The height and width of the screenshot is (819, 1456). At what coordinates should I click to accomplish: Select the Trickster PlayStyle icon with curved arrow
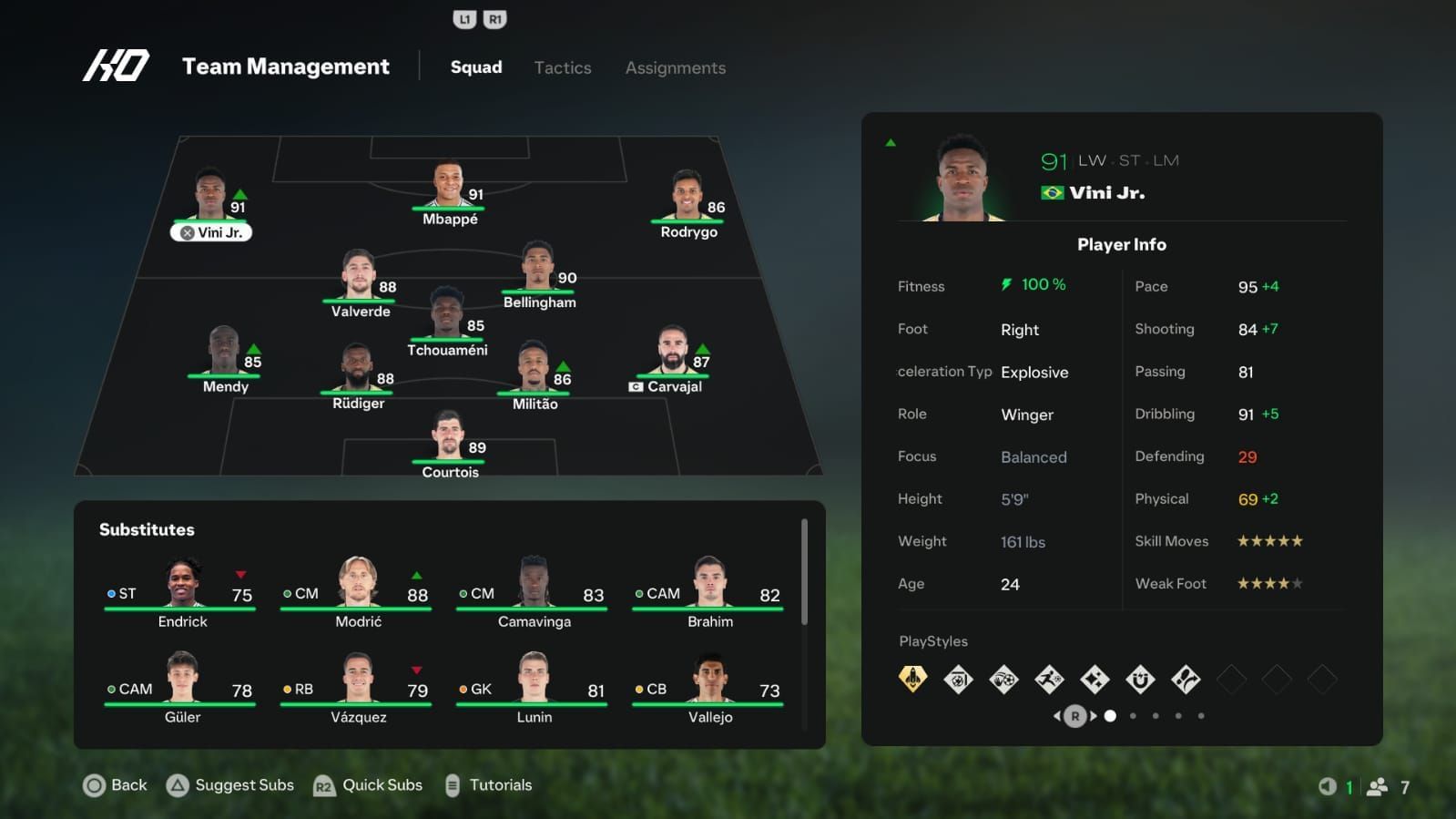[1186, 680]
